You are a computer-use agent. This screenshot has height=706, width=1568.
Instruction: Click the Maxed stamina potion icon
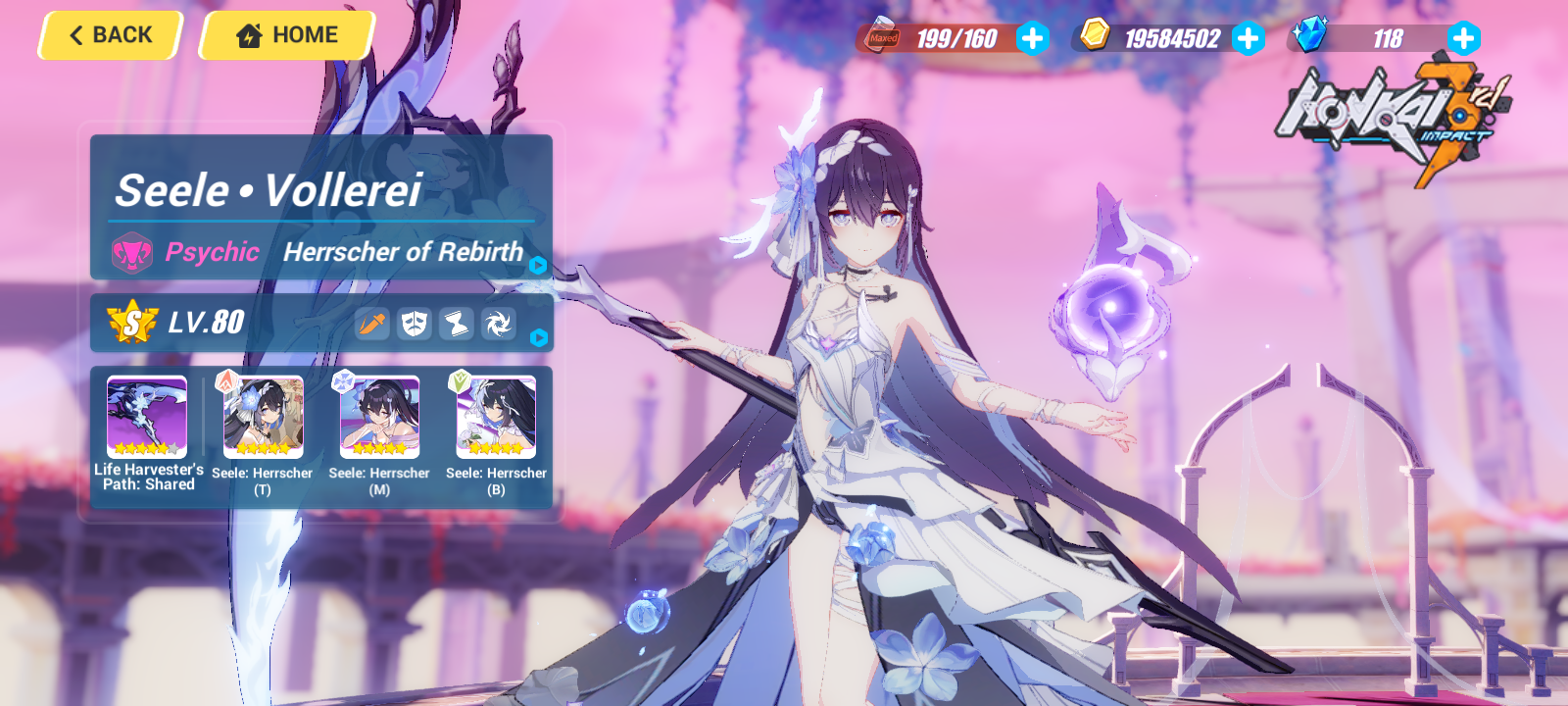(x=881, y=39)
